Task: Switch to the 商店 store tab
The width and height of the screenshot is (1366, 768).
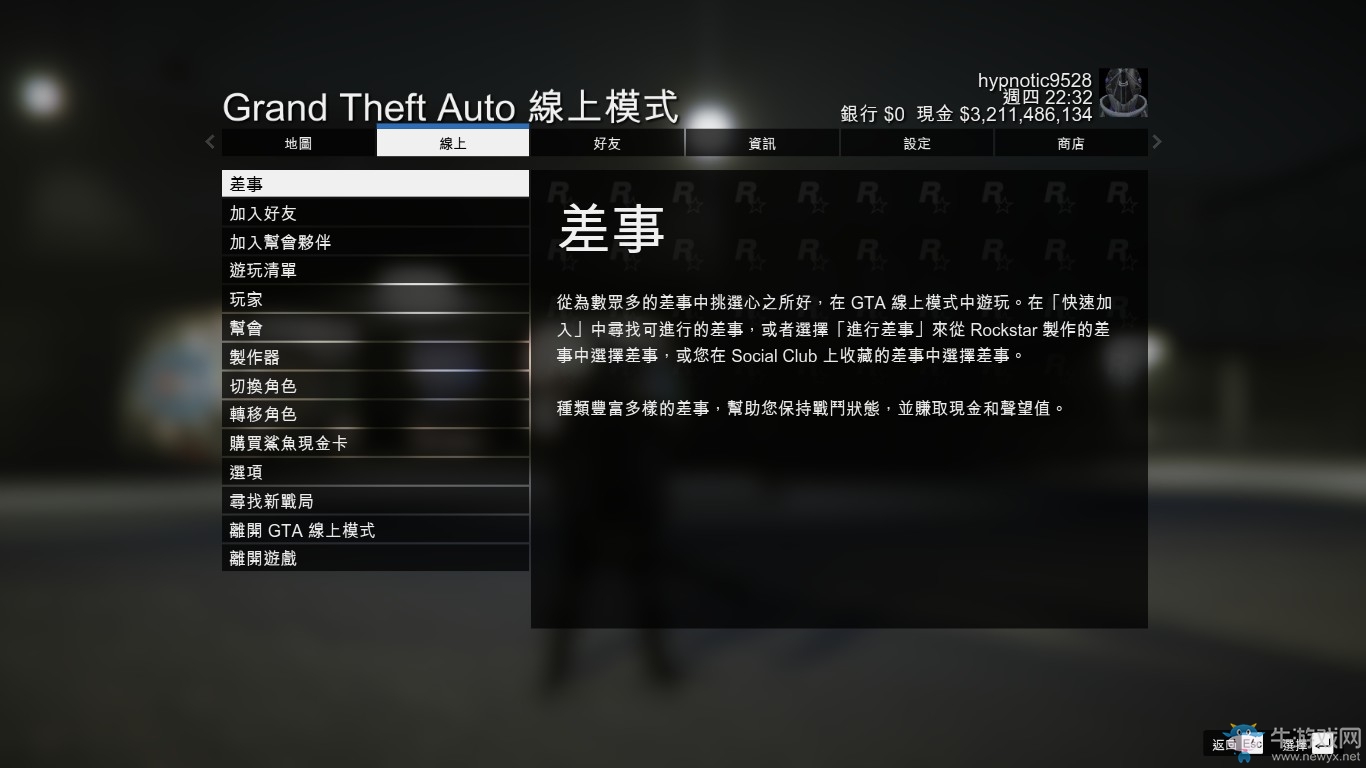Action: click(1071, 143)
